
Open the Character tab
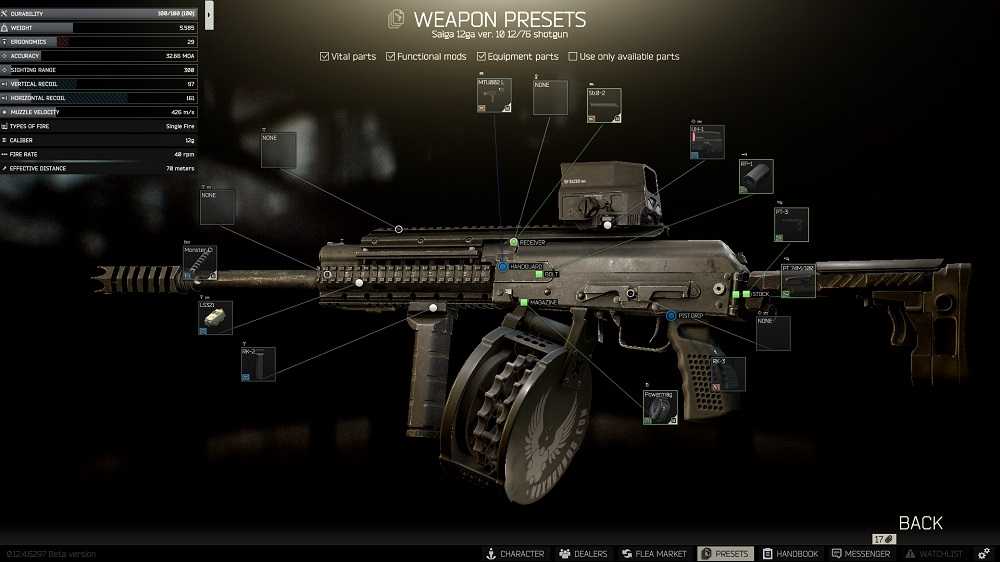tap(515, 554)
